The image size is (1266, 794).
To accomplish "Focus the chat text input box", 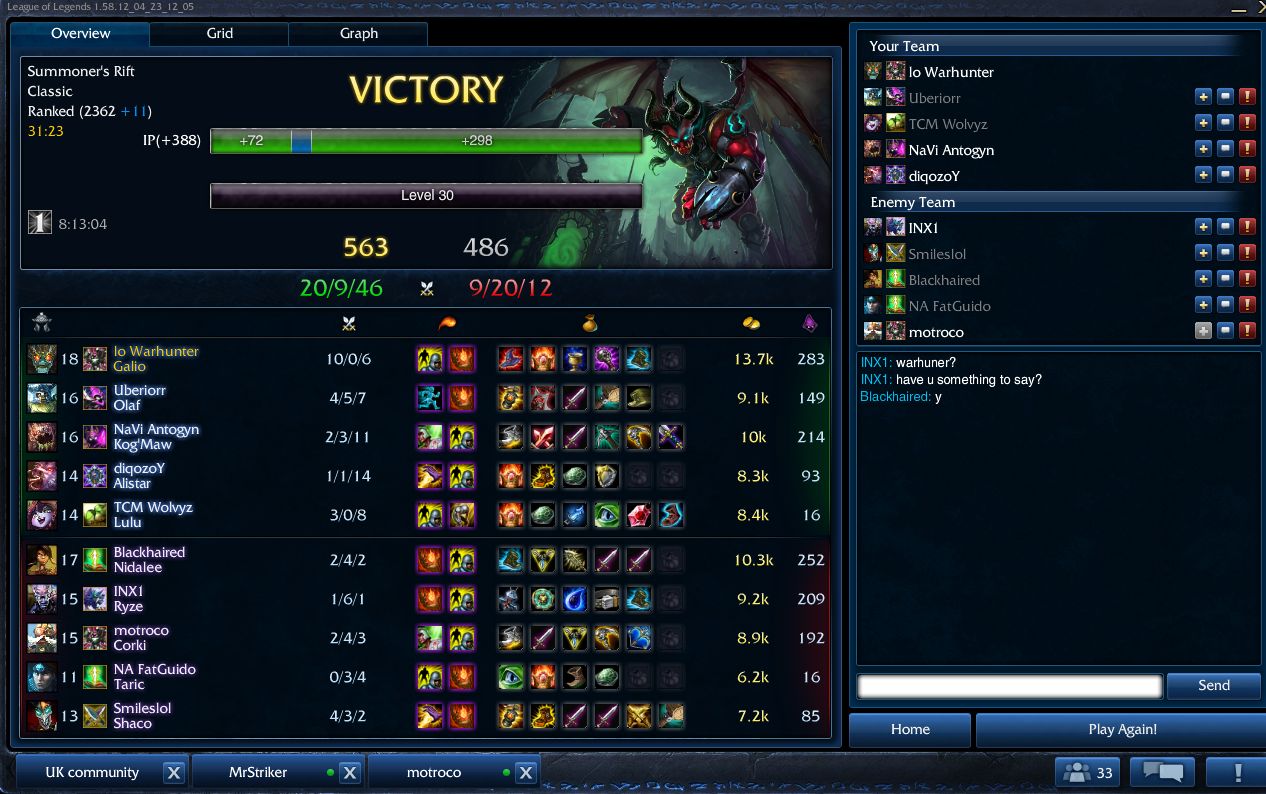I will [1010, 686].
